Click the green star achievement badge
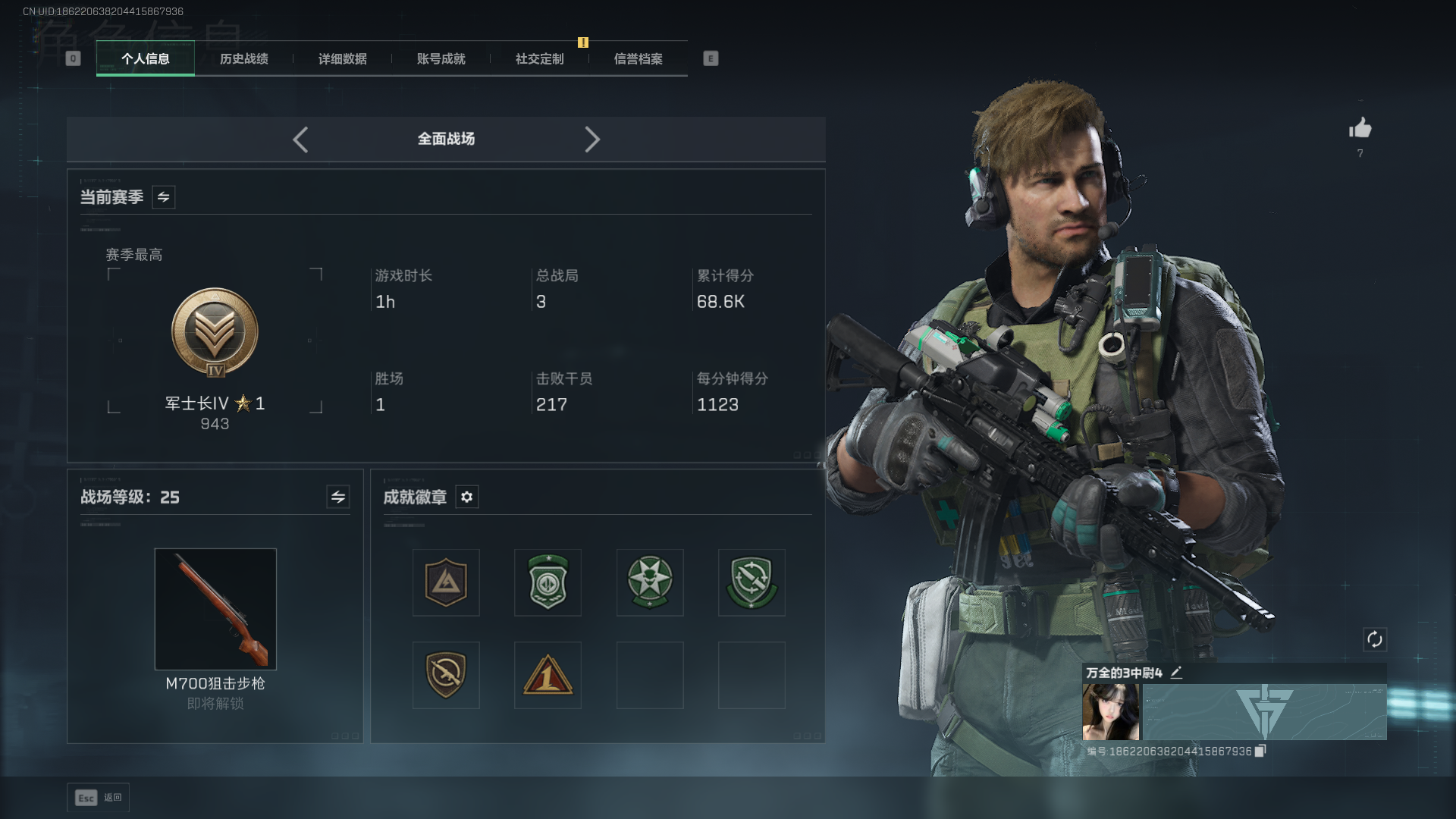This screenshot has width=1456, height=819. 650,582
